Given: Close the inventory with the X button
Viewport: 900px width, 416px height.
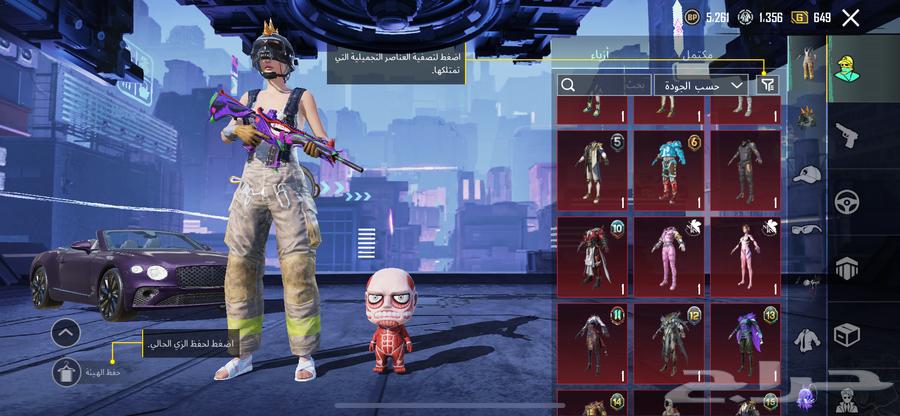Looking at the screenshot, I should point(851,17).
